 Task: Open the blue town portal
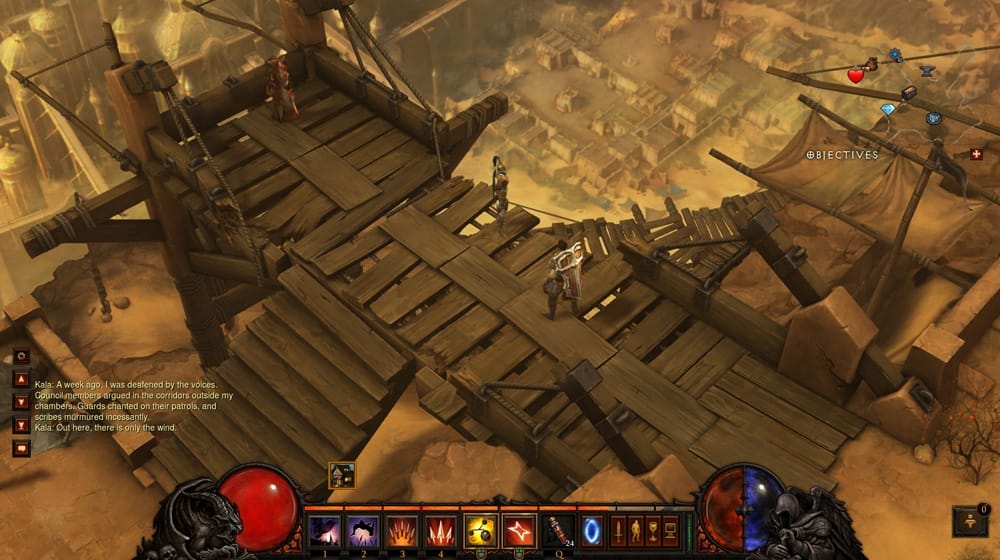click(x=592, y=529)
